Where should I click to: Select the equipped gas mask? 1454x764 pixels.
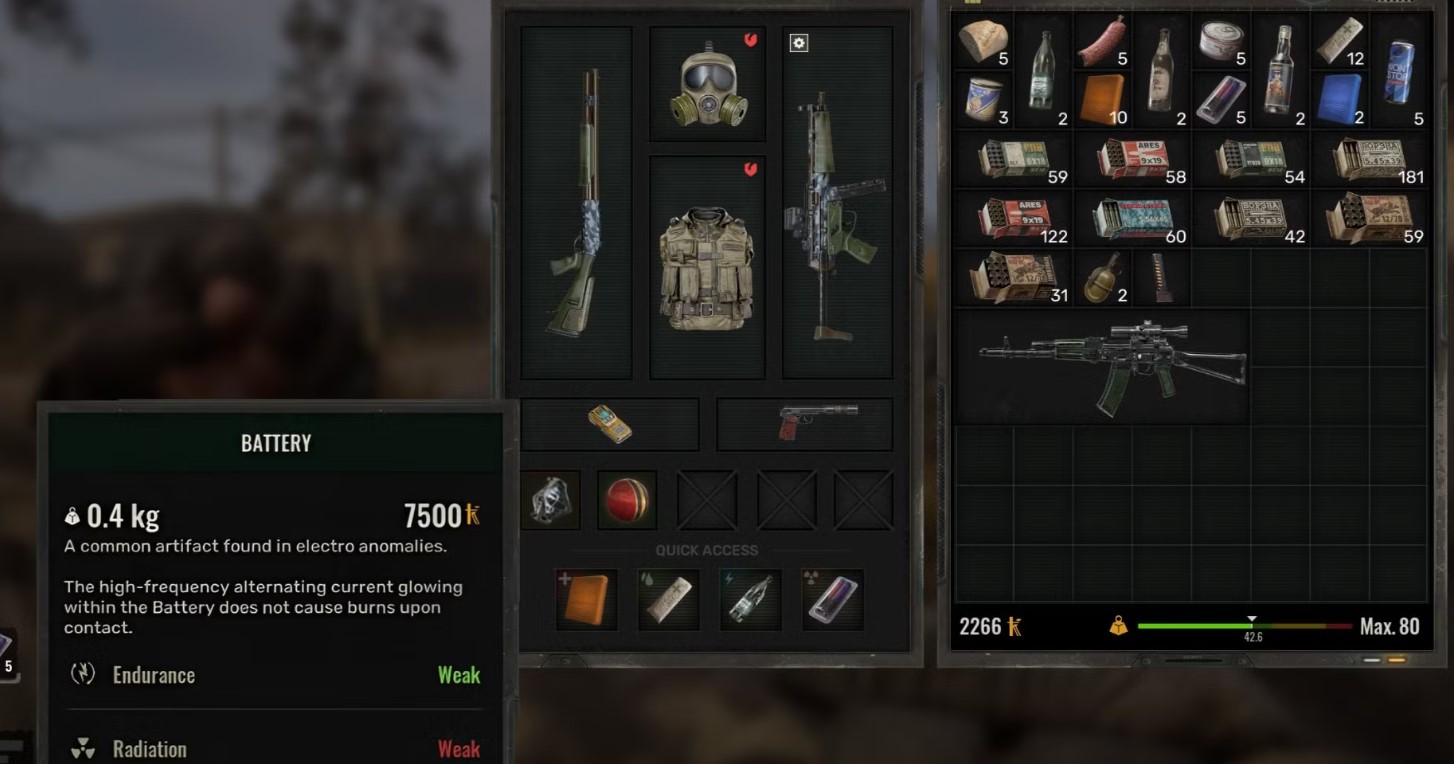708,86
